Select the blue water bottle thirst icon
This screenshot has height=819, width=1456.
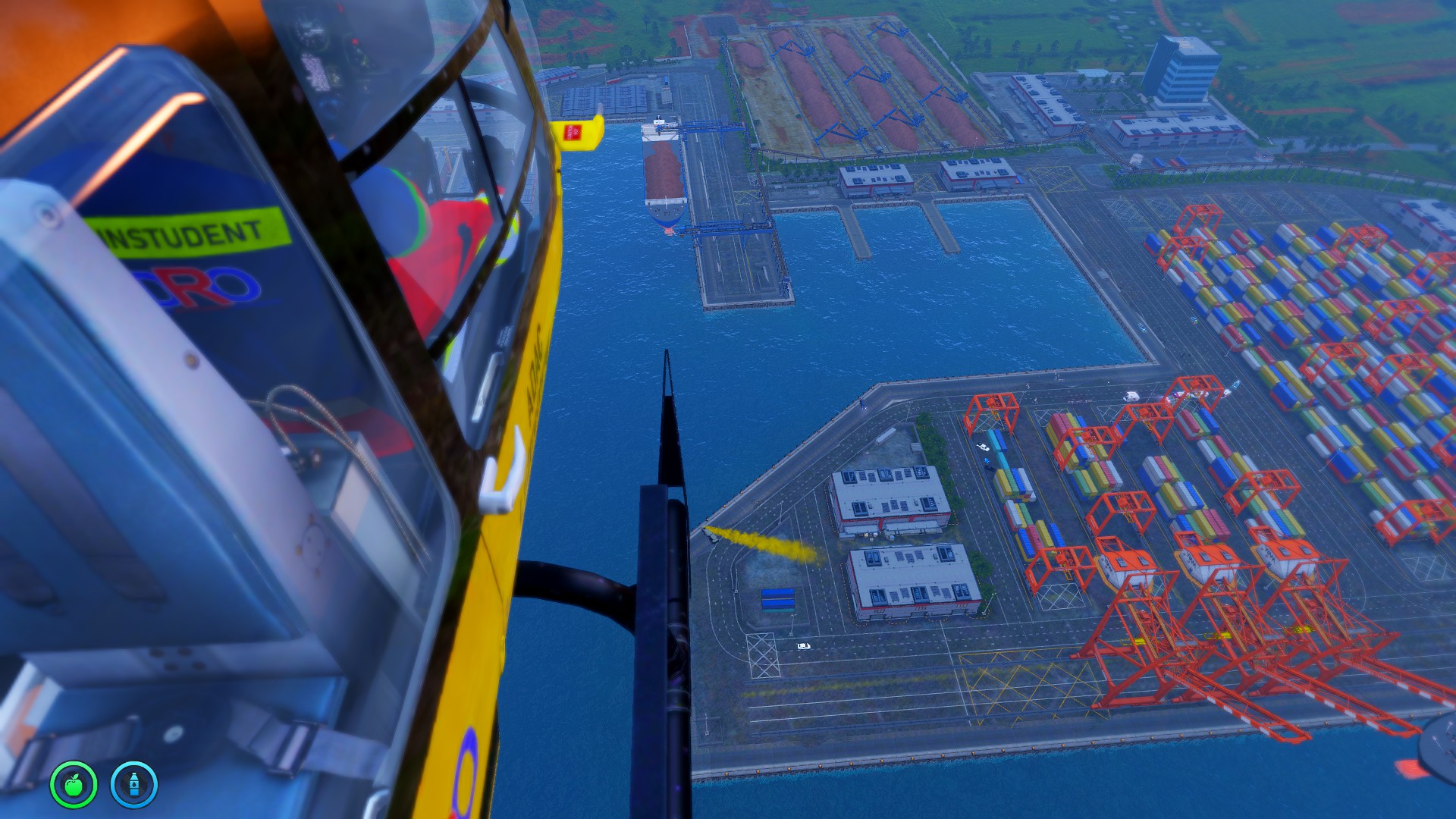pyautogui.click(x=134, y=784)
